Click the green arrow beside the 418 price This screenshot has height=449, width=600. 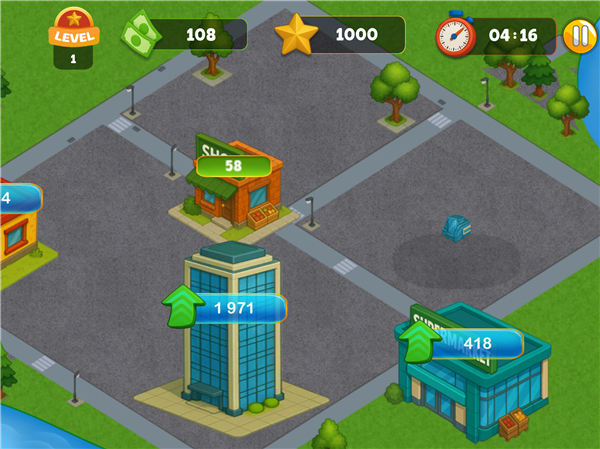coord(419,341)
